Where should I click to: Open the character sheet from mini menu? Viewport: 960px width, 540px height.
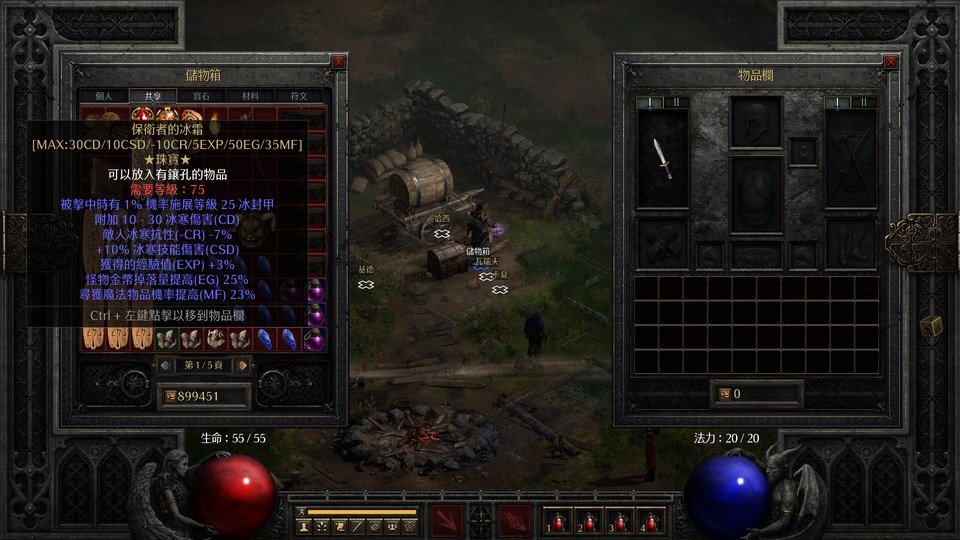[x=303, y=526]
